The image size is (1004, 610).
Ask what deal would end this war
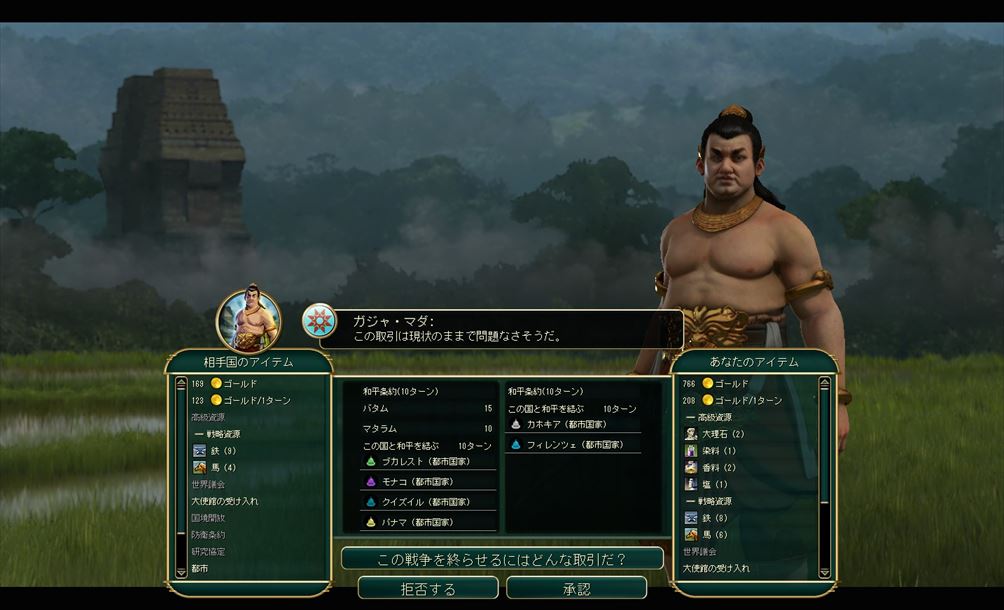pos(501,559)
